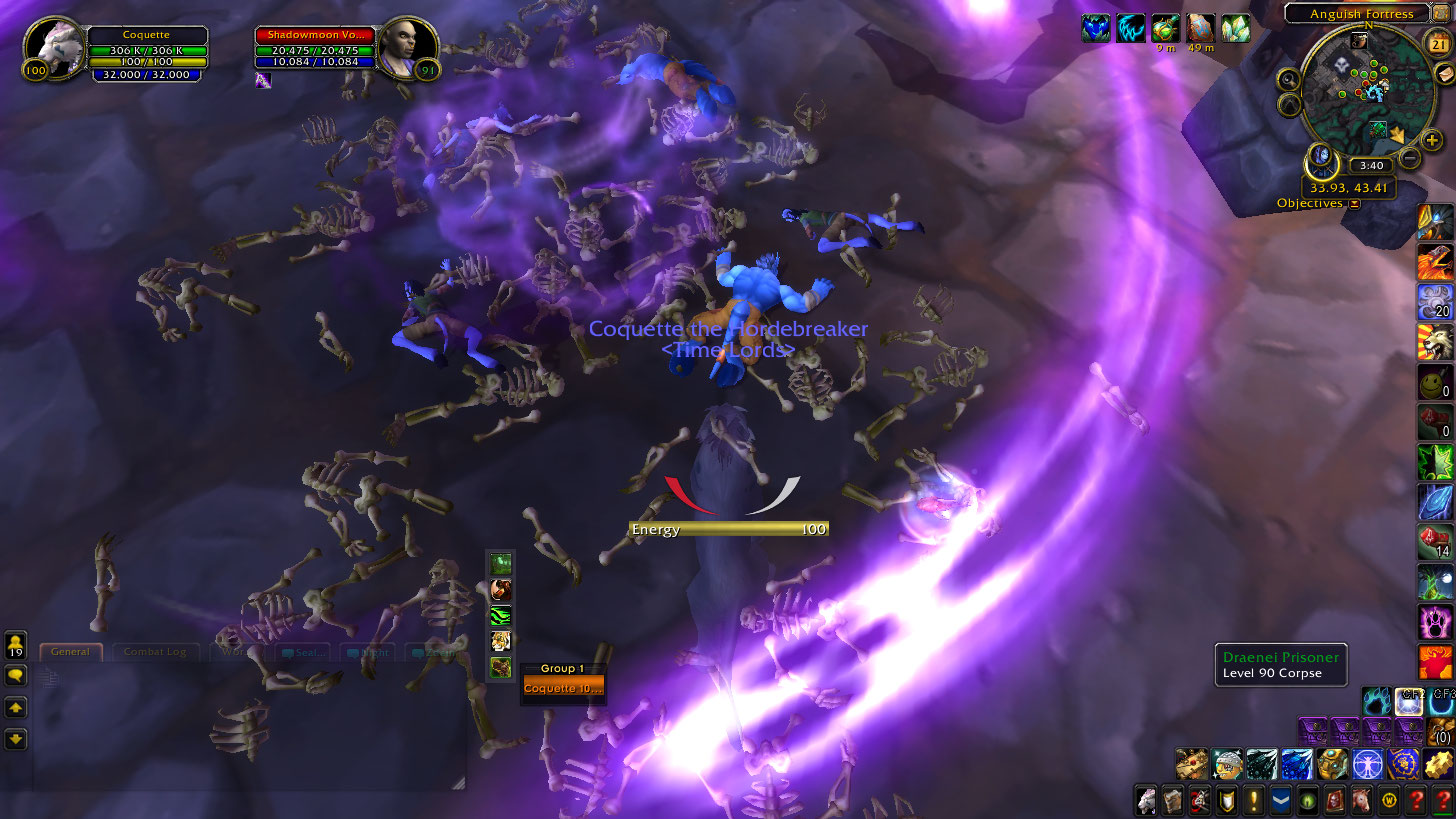Collapse the Objectives tracker arrow
Viewport: 1456px width, 819px height.
[x=1354, y=204]
